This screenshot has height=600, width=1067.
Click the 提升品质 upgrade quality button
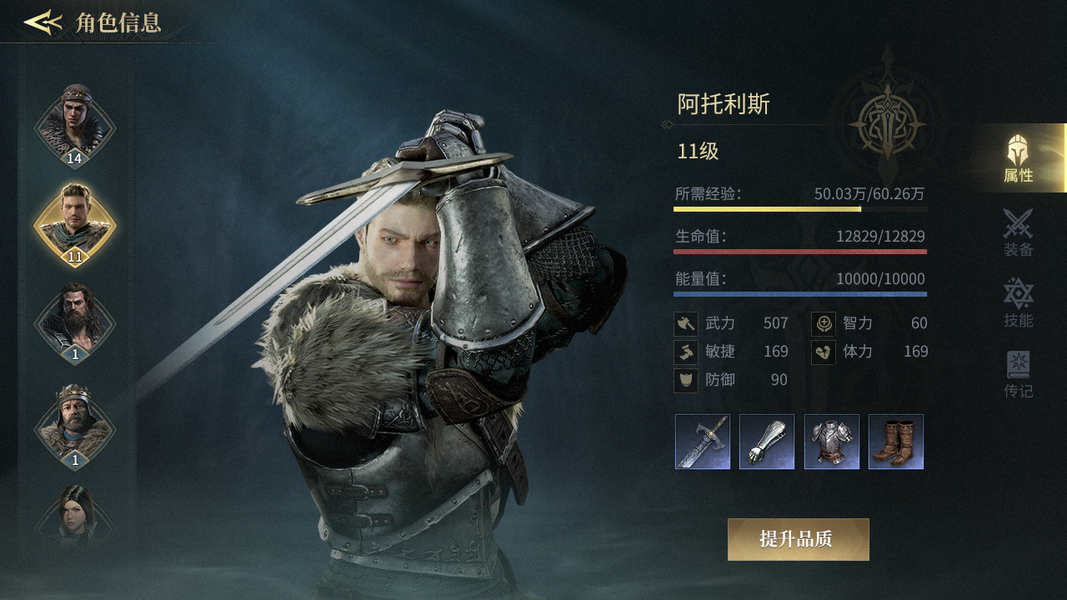(x=797, y=539)
